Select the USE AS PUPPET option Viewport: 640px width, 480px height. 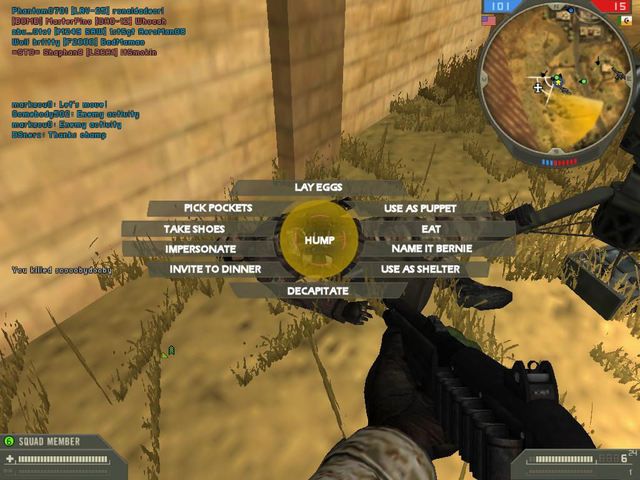pyautogui.click(x=420, y=208)
